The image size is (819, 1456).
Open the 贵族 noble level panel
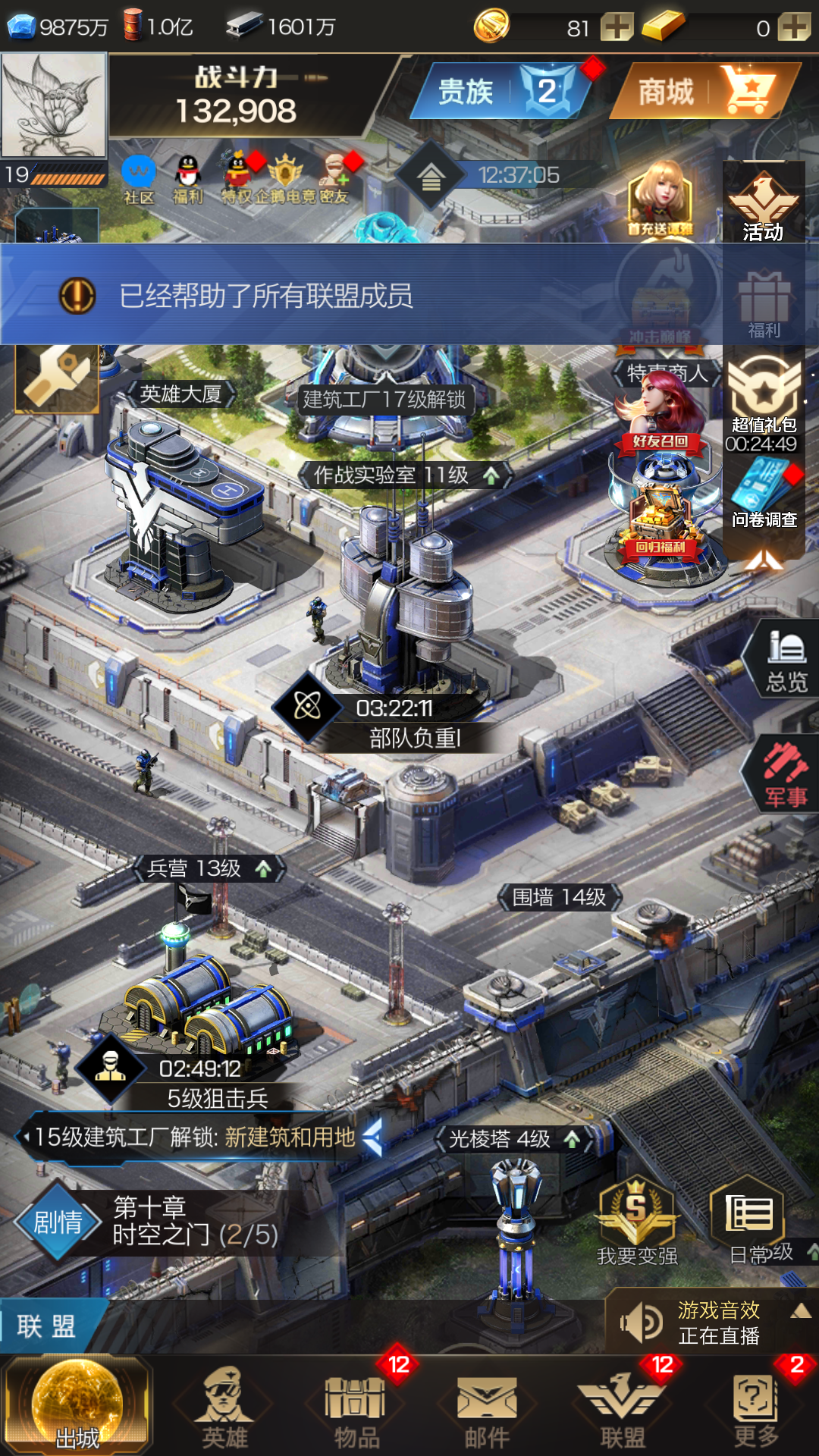(500, 92)
